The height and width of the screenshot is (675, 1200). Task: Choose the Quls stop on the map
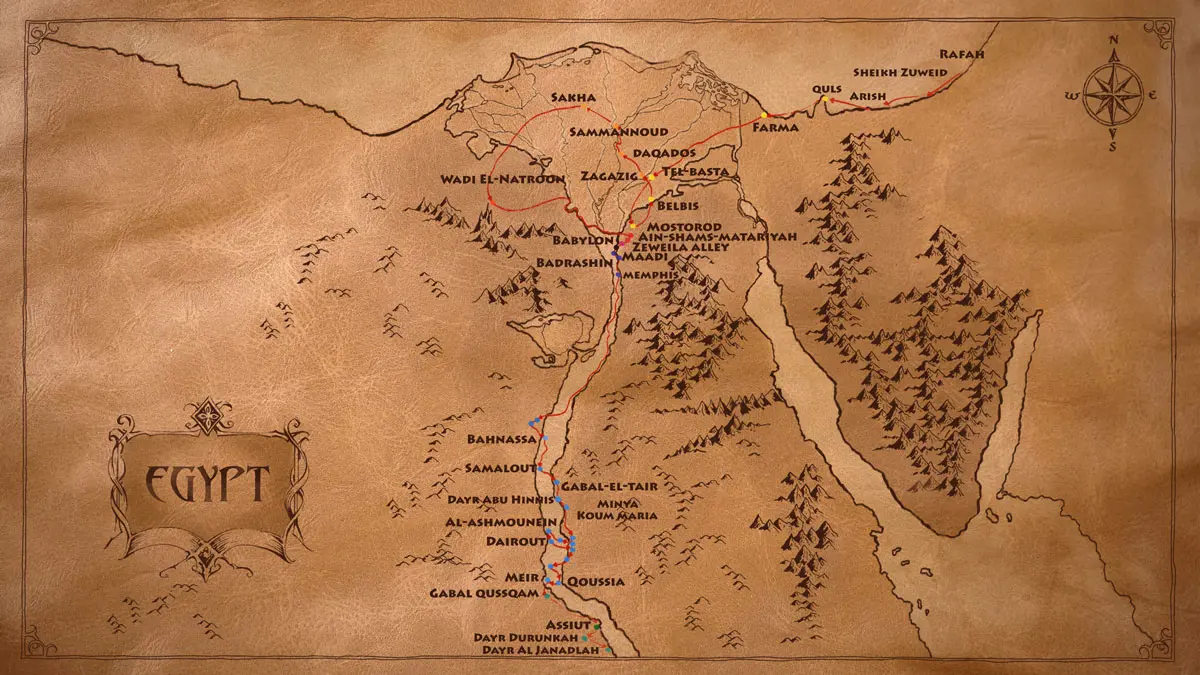tap(824, 99)
